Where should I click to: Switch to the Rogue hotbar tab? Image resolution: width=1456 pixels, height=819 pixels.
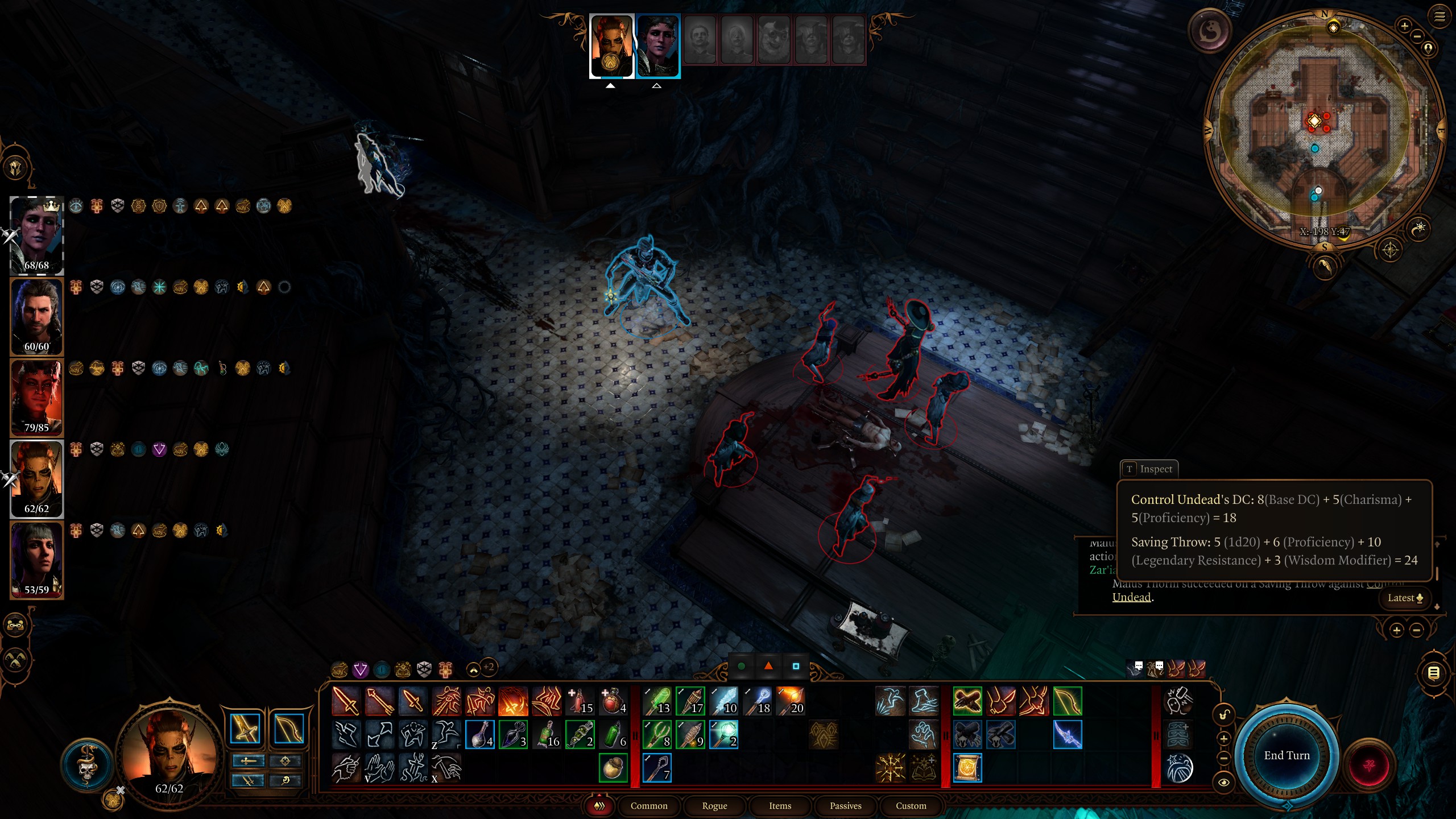pyautogui.click(x=714, y=805)
